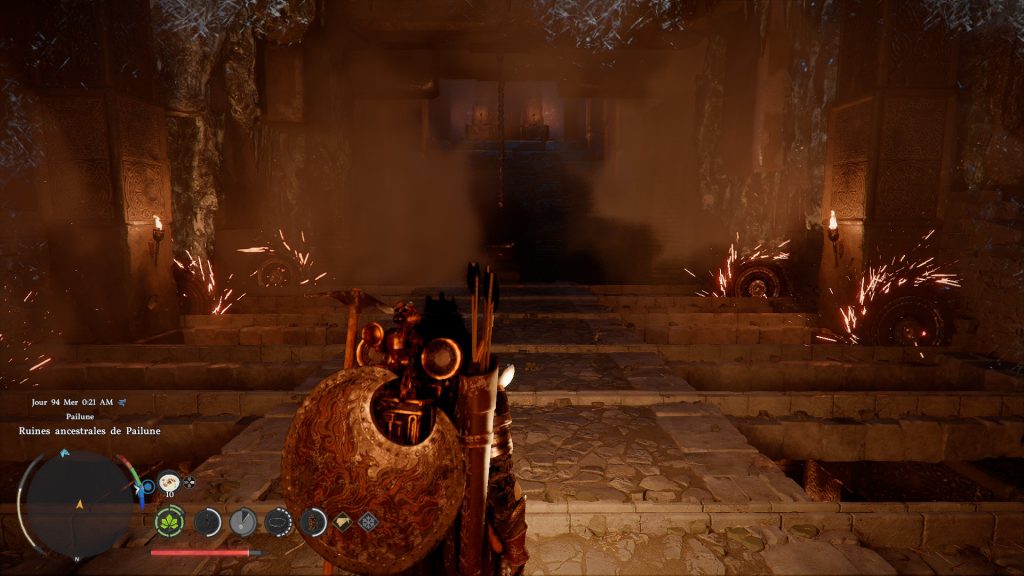Activate the green leaf ability icon

[170, 521]
